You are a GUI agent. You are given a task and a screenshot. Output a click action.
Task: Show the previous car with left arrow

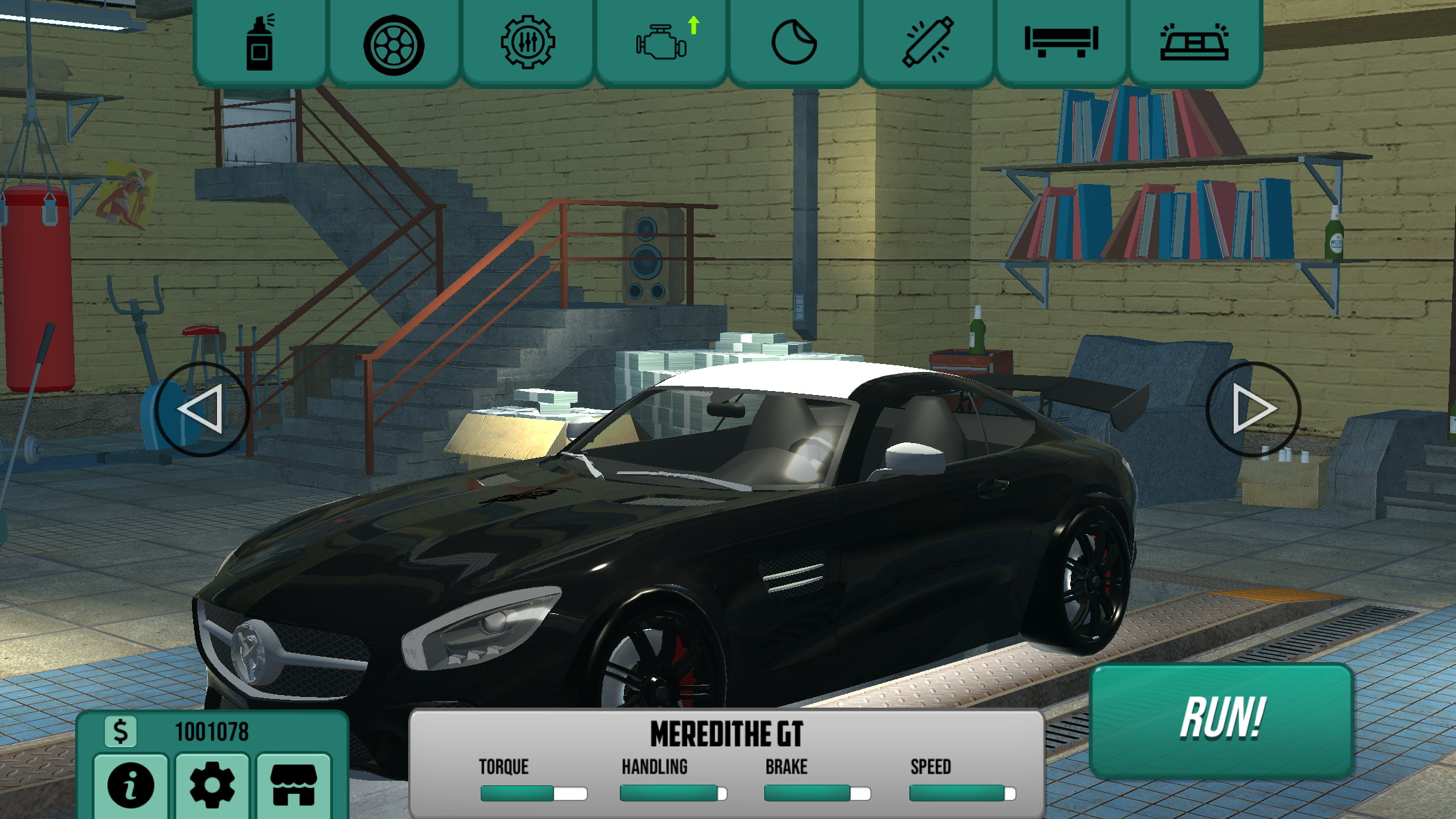(202, 409)
